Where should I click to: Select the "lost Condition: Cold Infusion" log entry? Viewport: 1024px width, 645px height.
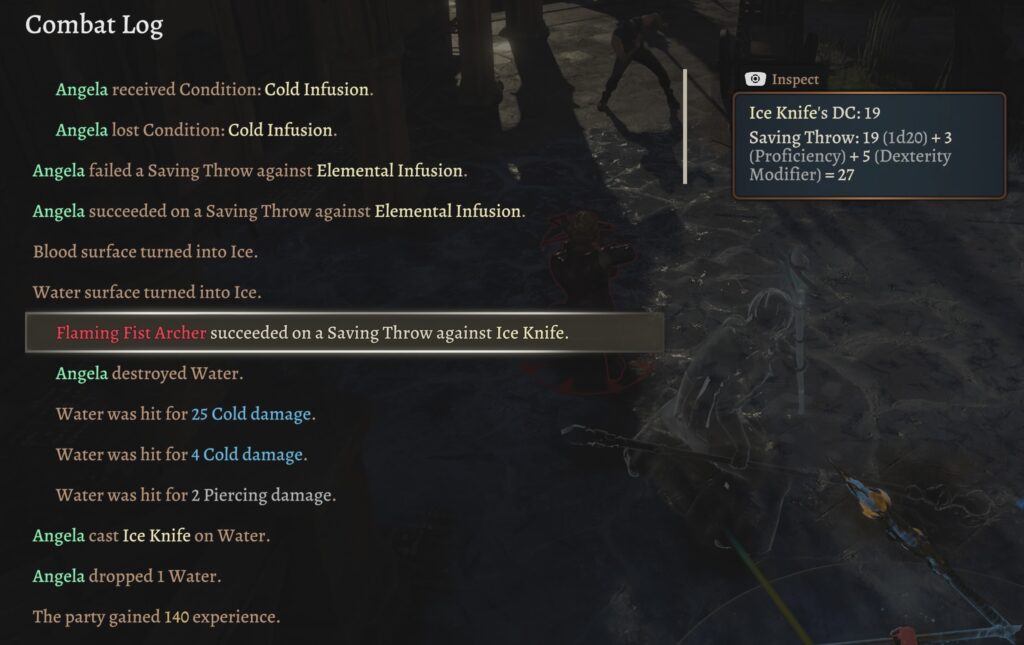tap(196, 130)
